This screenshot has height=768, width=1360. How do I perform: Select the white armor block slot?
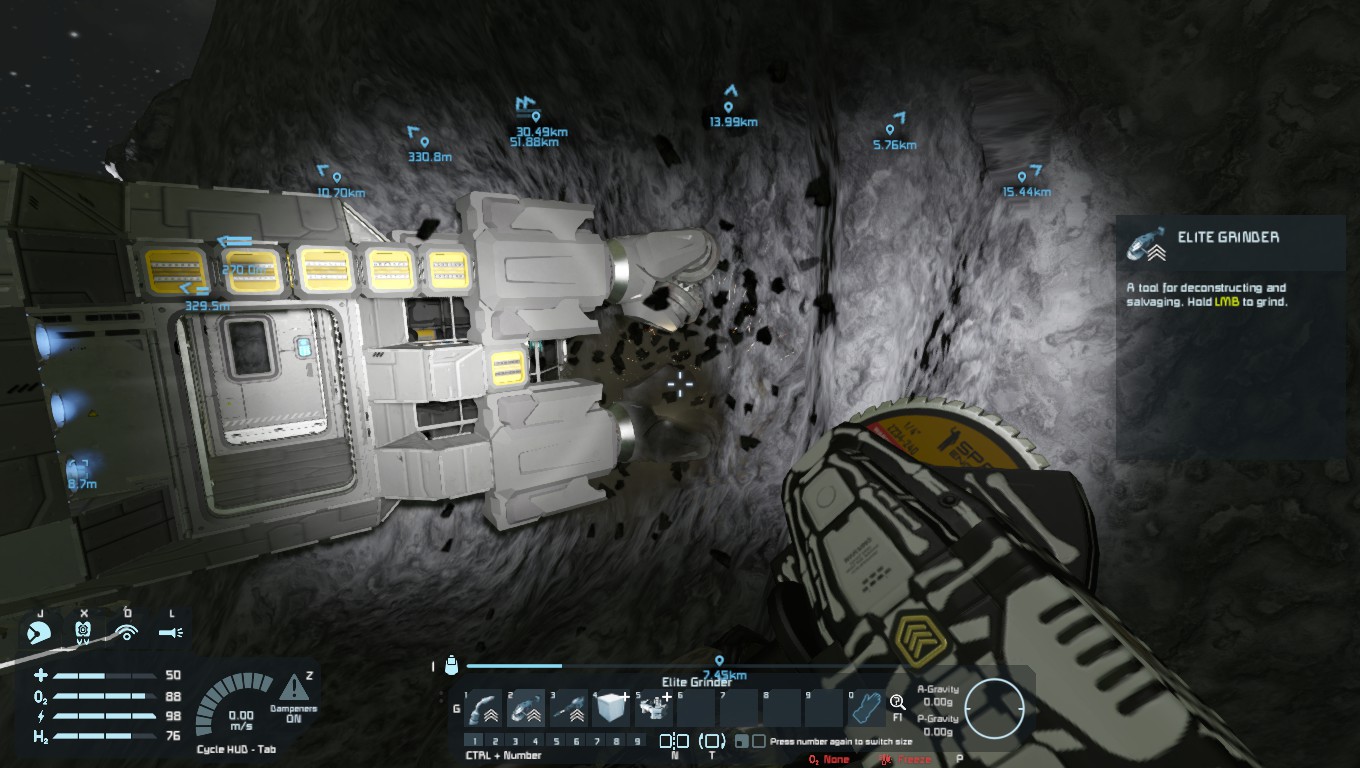[x=611, y=709]
